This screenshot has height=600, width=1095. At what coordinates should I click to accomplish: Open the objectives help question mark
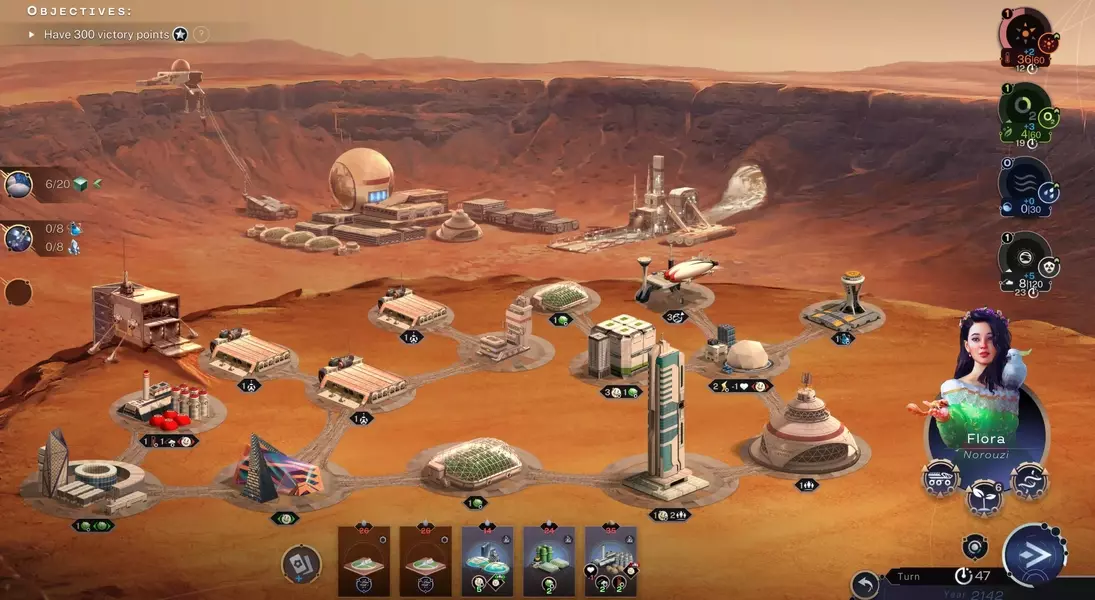(201, 34)
